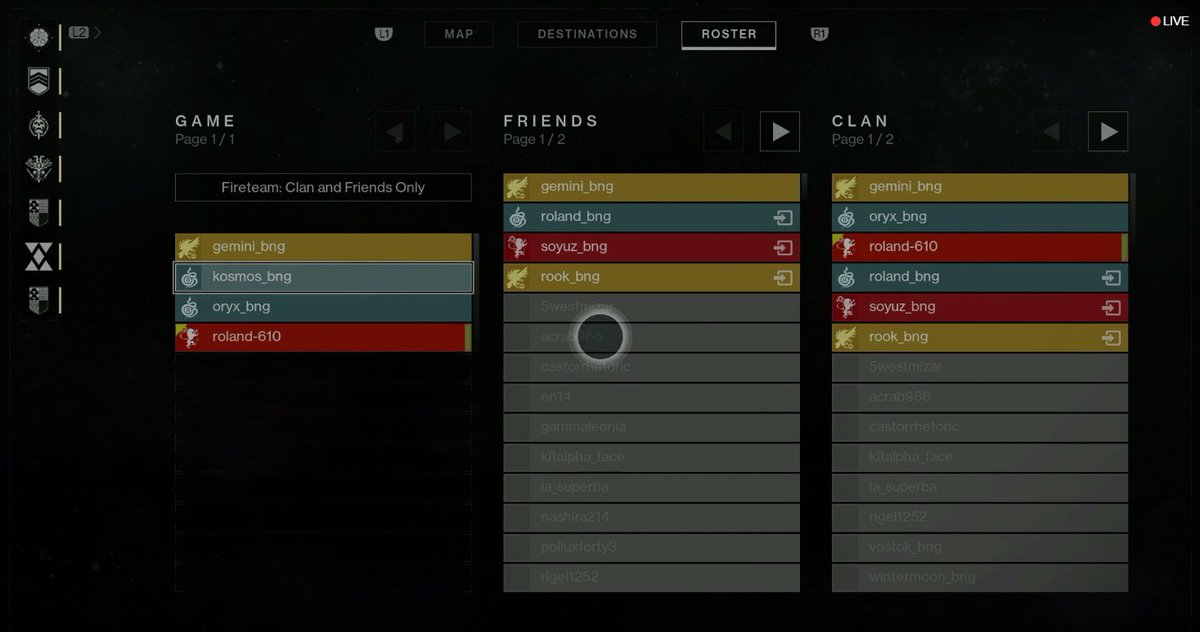This screenshot has width=1200, height=632.
Task: Choose nashira214 in the Friends list
Action: point(651,517)
